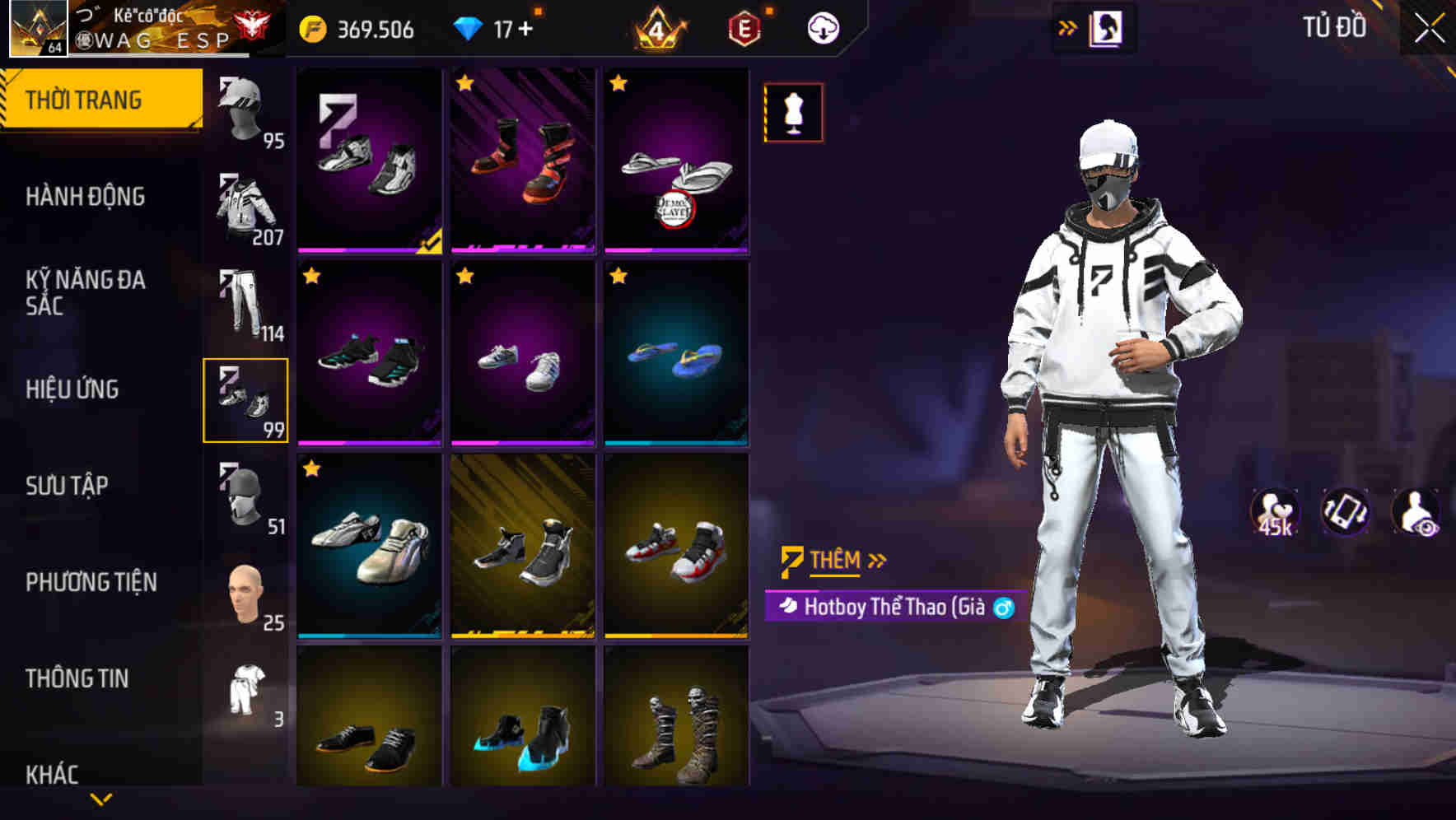The height and width of the screenshot is (820, 1456).
Task: Toggle the star on the blue sneakers
Action: [311, 275]
